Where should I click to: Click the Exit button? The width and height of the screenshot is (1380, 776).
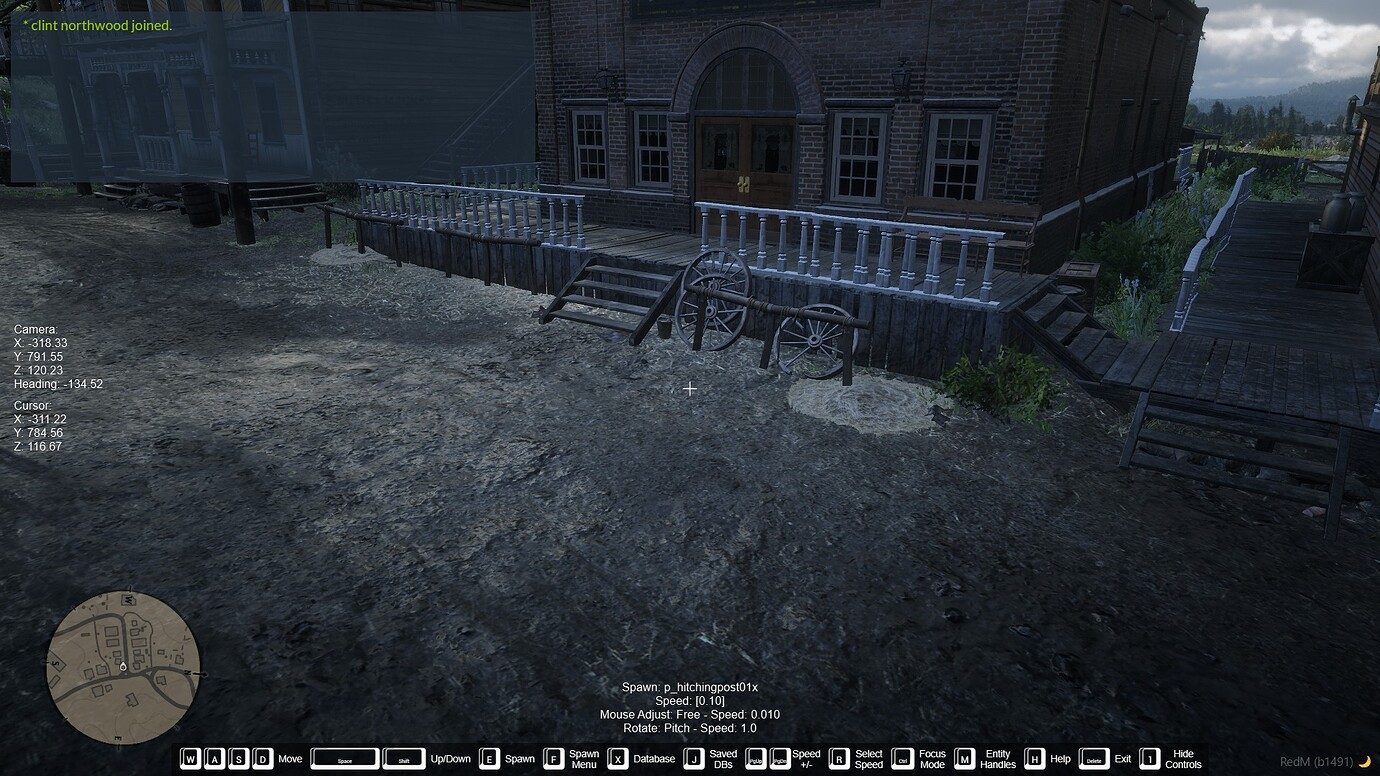(1123, 758)
